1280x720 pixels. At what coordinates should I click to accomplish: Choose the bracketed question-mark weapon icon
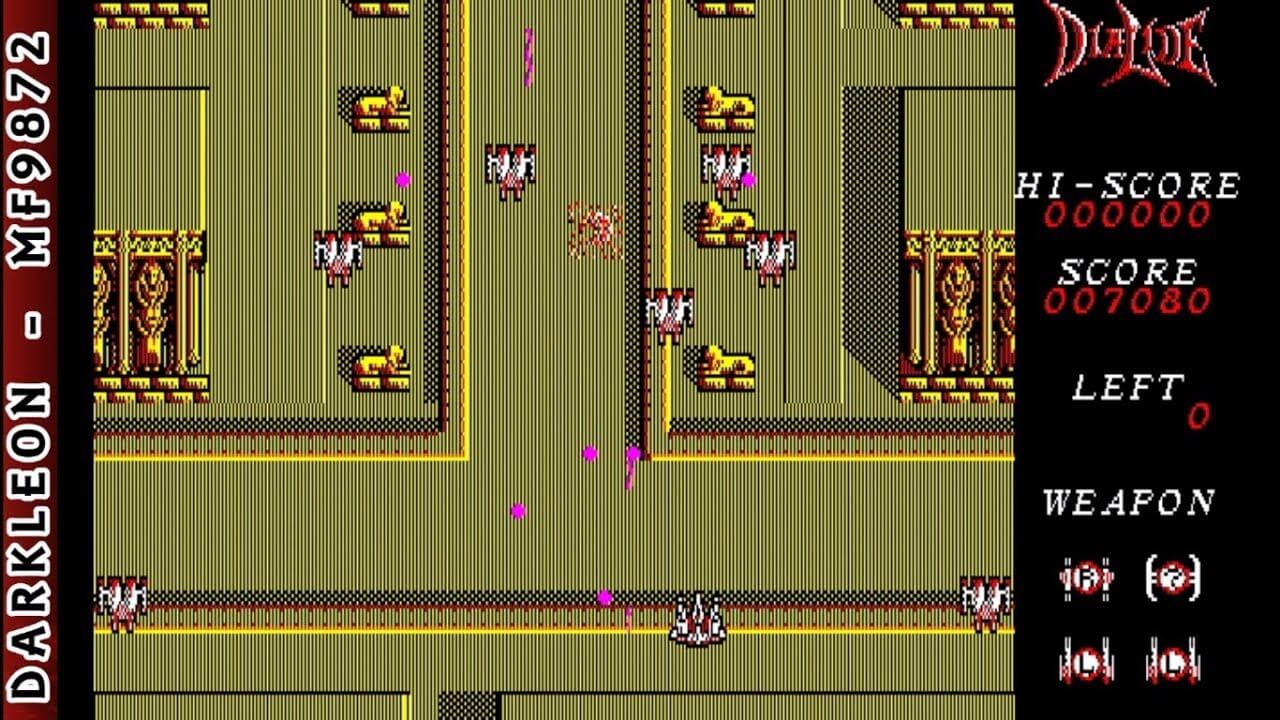click(1172, 577)
